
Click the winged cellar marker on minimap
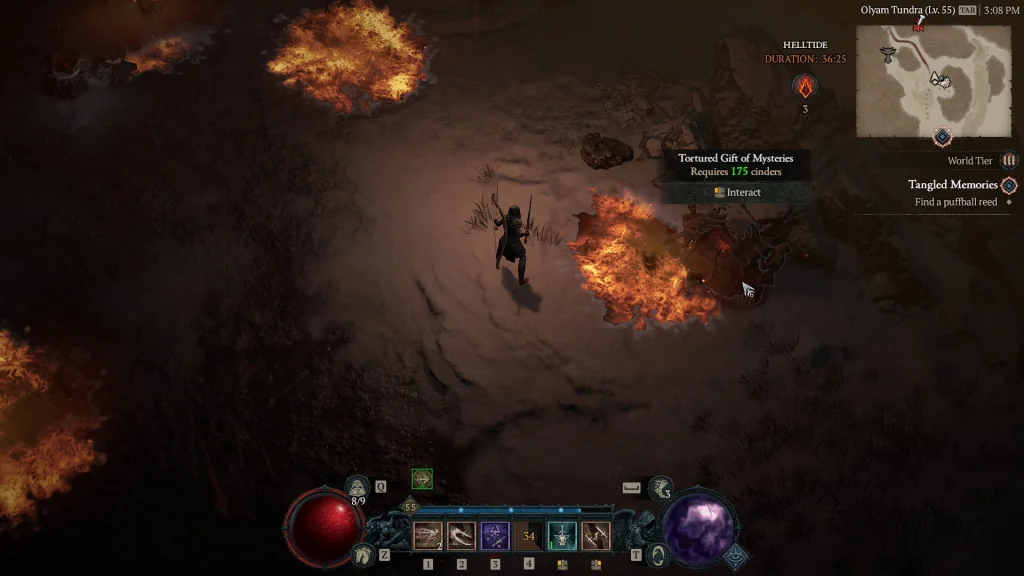tap(887, 54)
